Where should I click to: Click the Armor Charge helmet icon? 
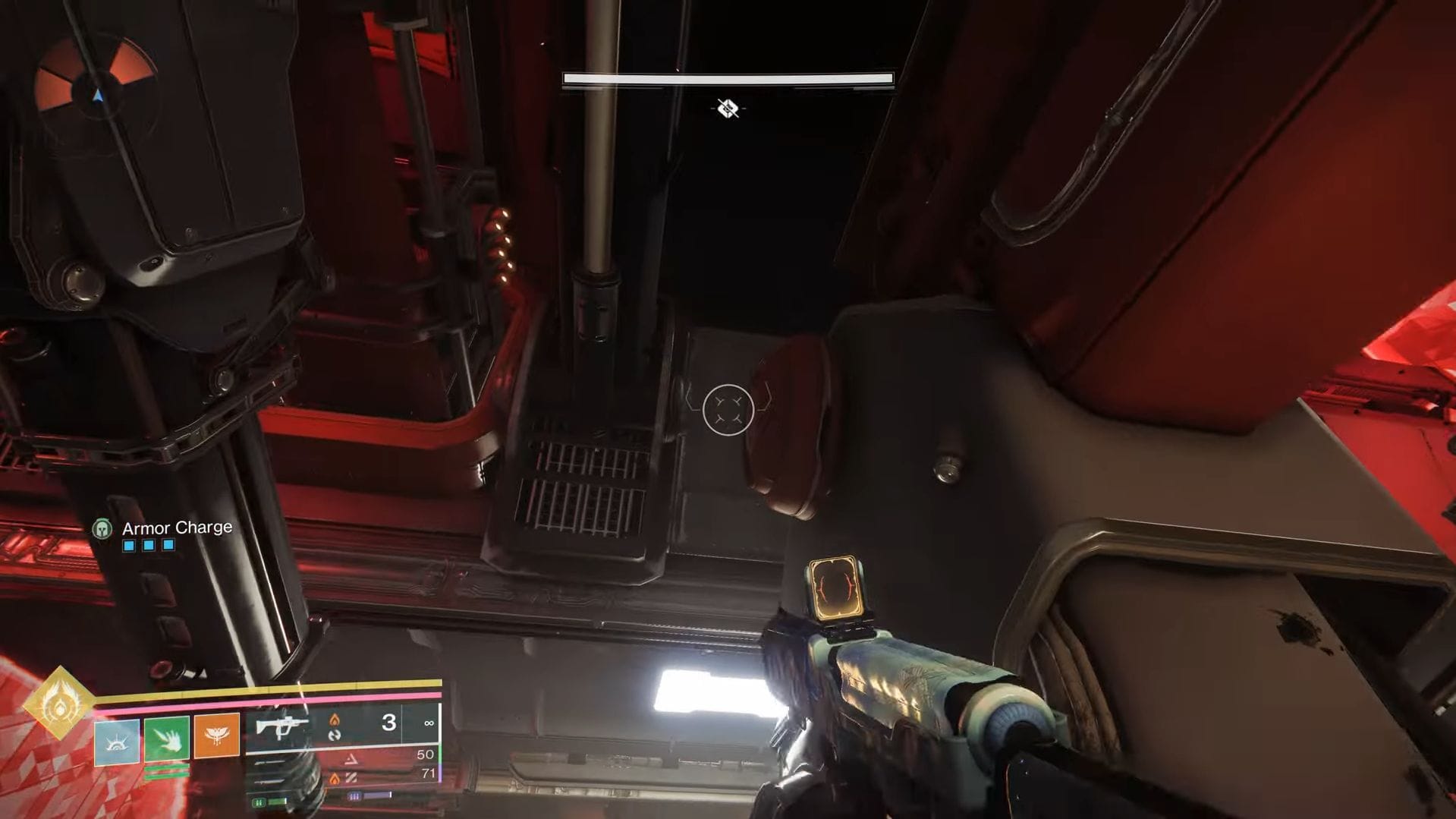pyautogui.click(x=102, y=529)
